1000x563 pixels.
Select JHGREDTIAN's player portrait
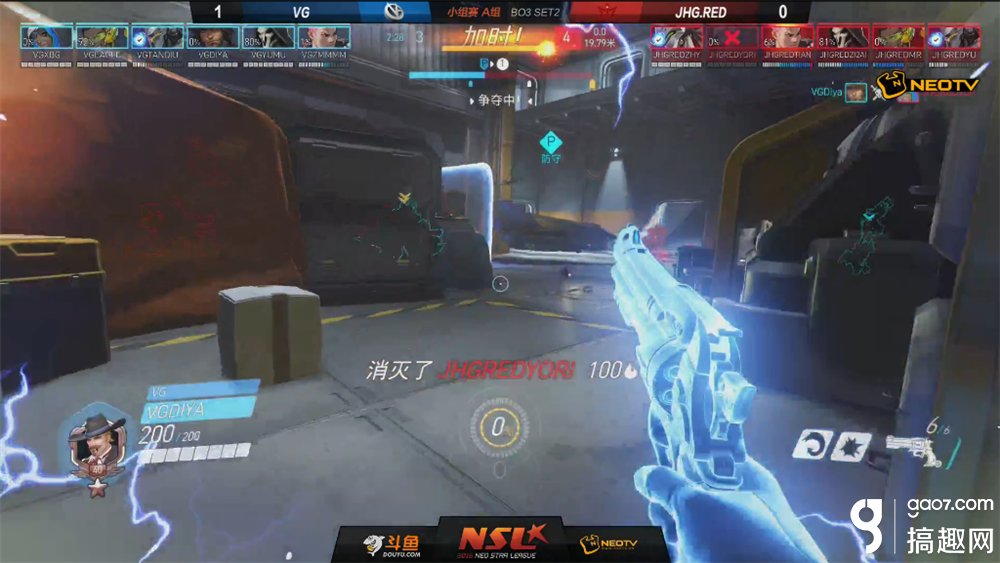(788, 37)
